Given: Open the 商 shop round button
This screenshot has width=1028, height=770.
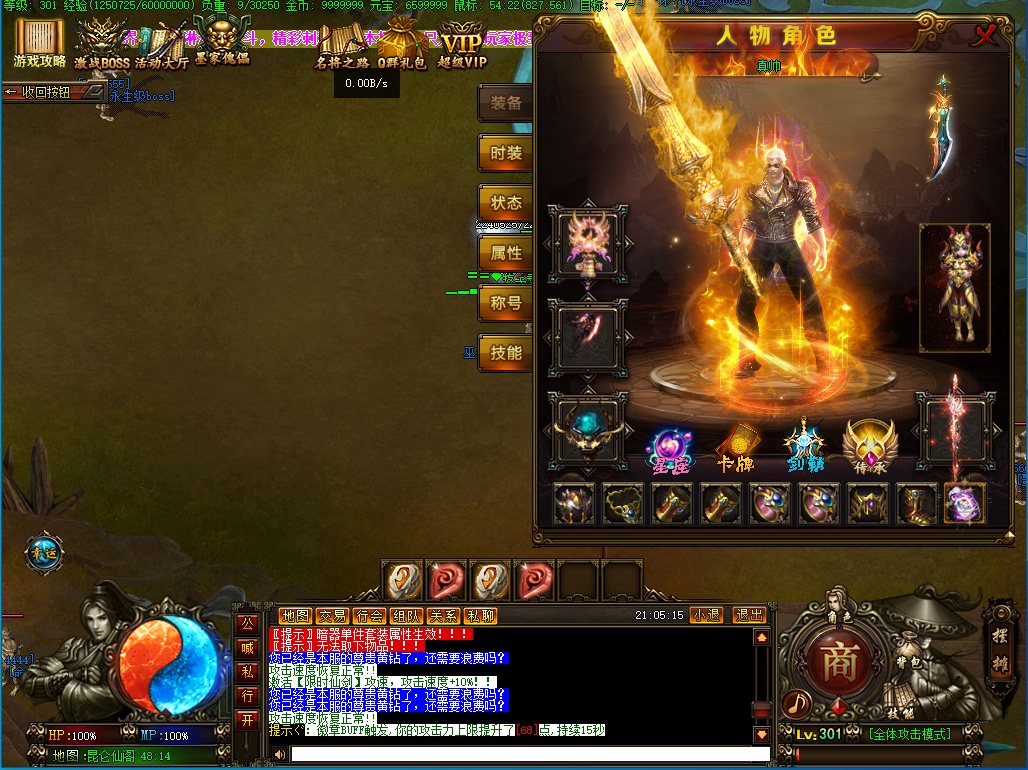Looking at the screenshot, I should point(836,662).
